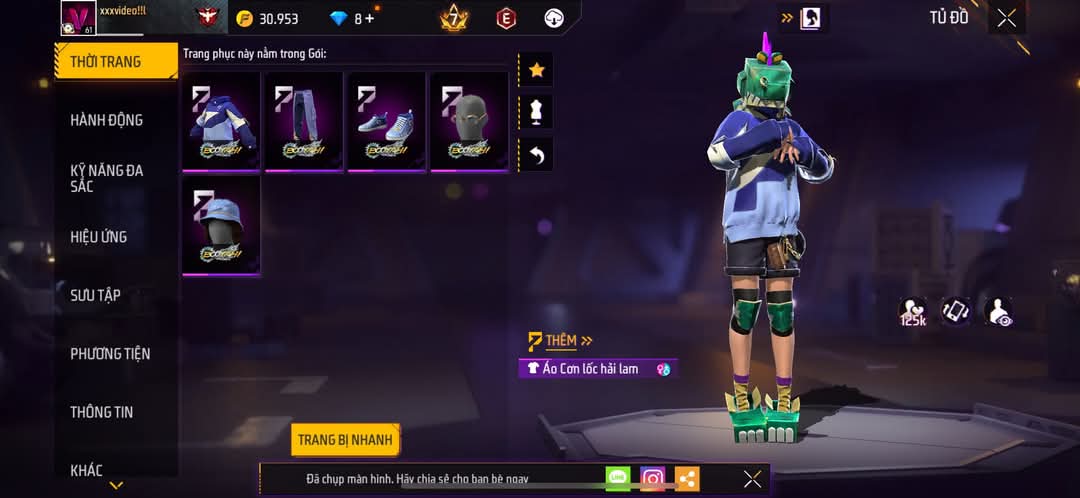The width and height of the screenshot is (1080, 498).
Task: Open the HÀNH ĐỘNG category
Action: click(x=106, y=120)
